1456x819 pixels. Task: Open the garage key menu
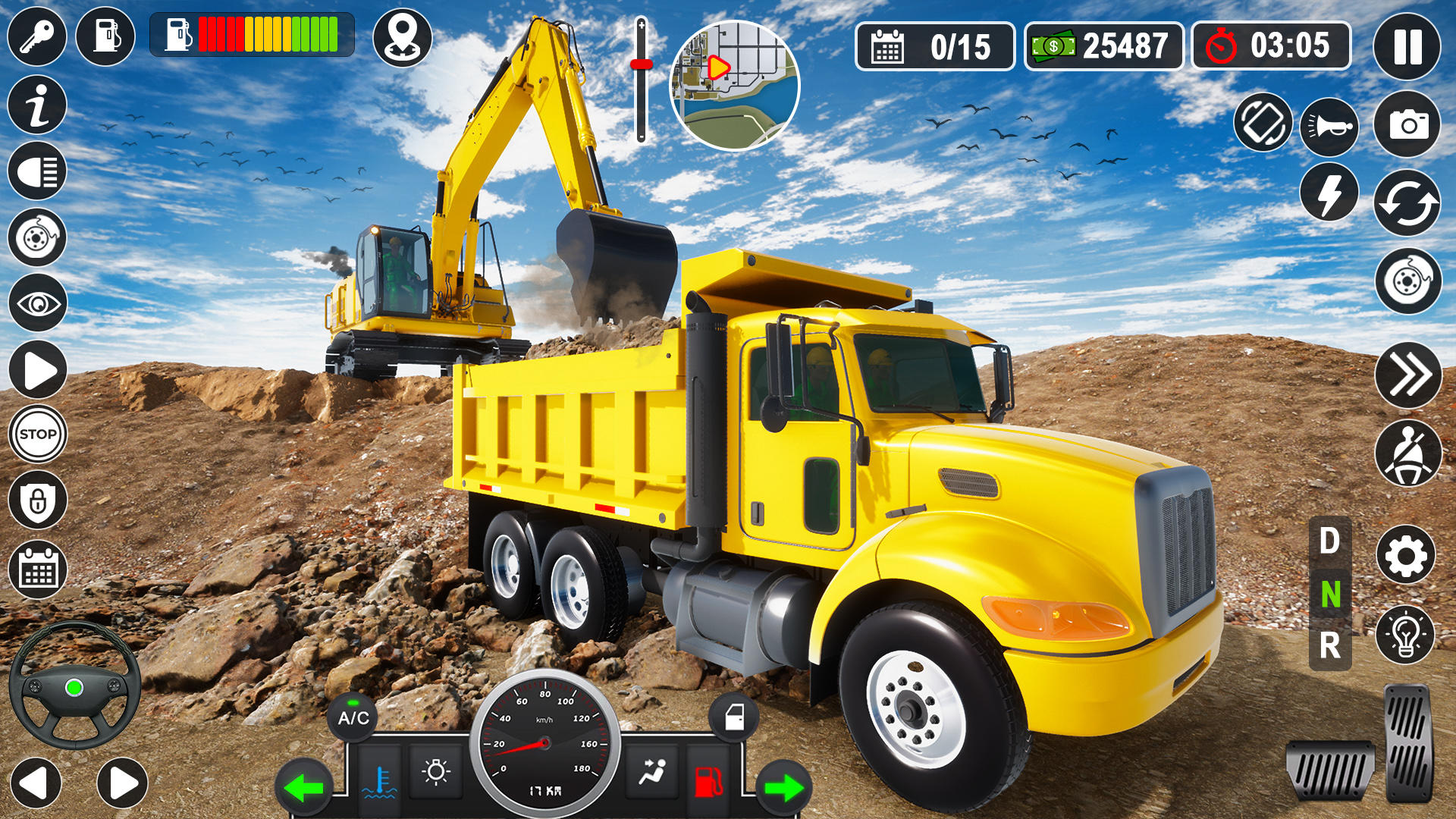[36, 34]
